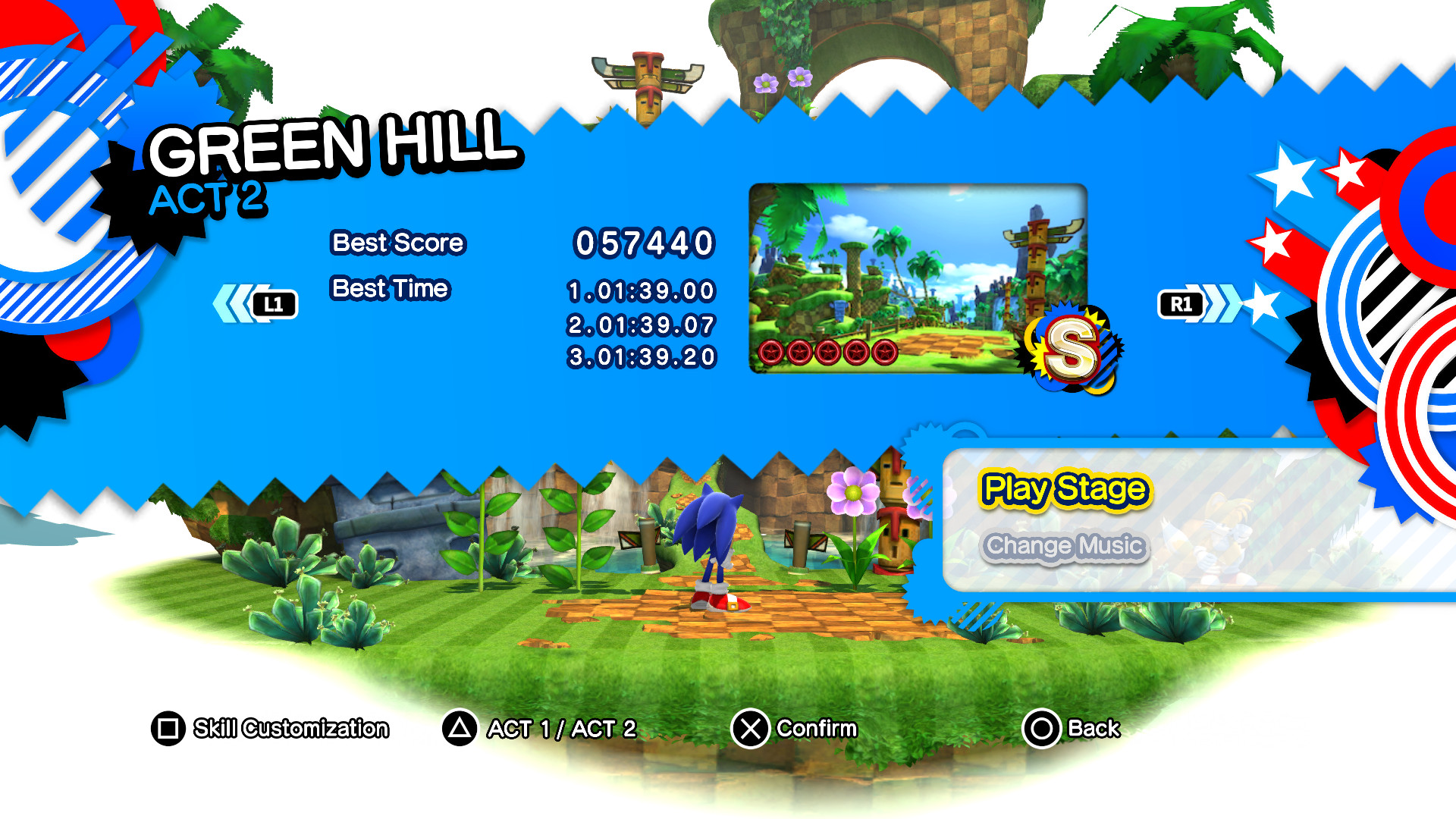Select the first red star ring medal
1456x819 pixels.
pyautogui.click(x=770, y=353)
